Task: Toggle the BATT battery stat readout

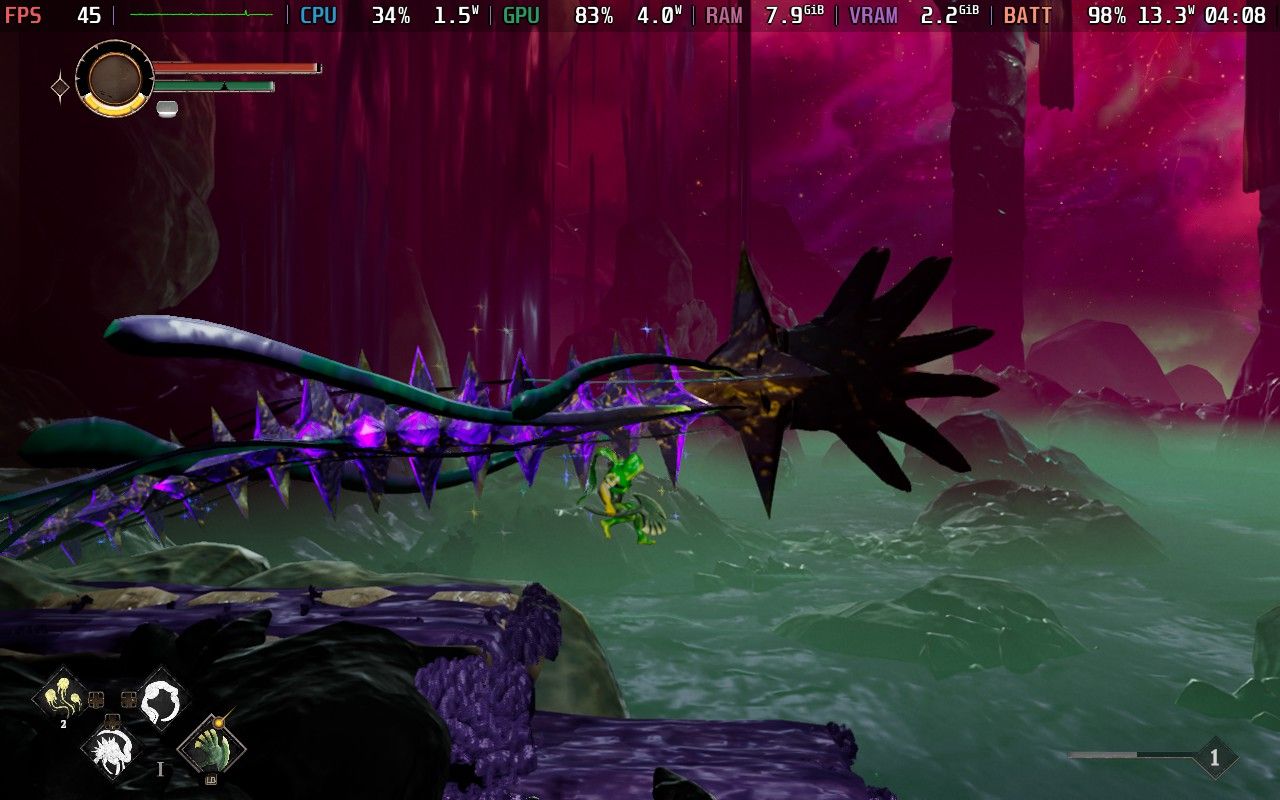Action: click(x=1027, y=15)
